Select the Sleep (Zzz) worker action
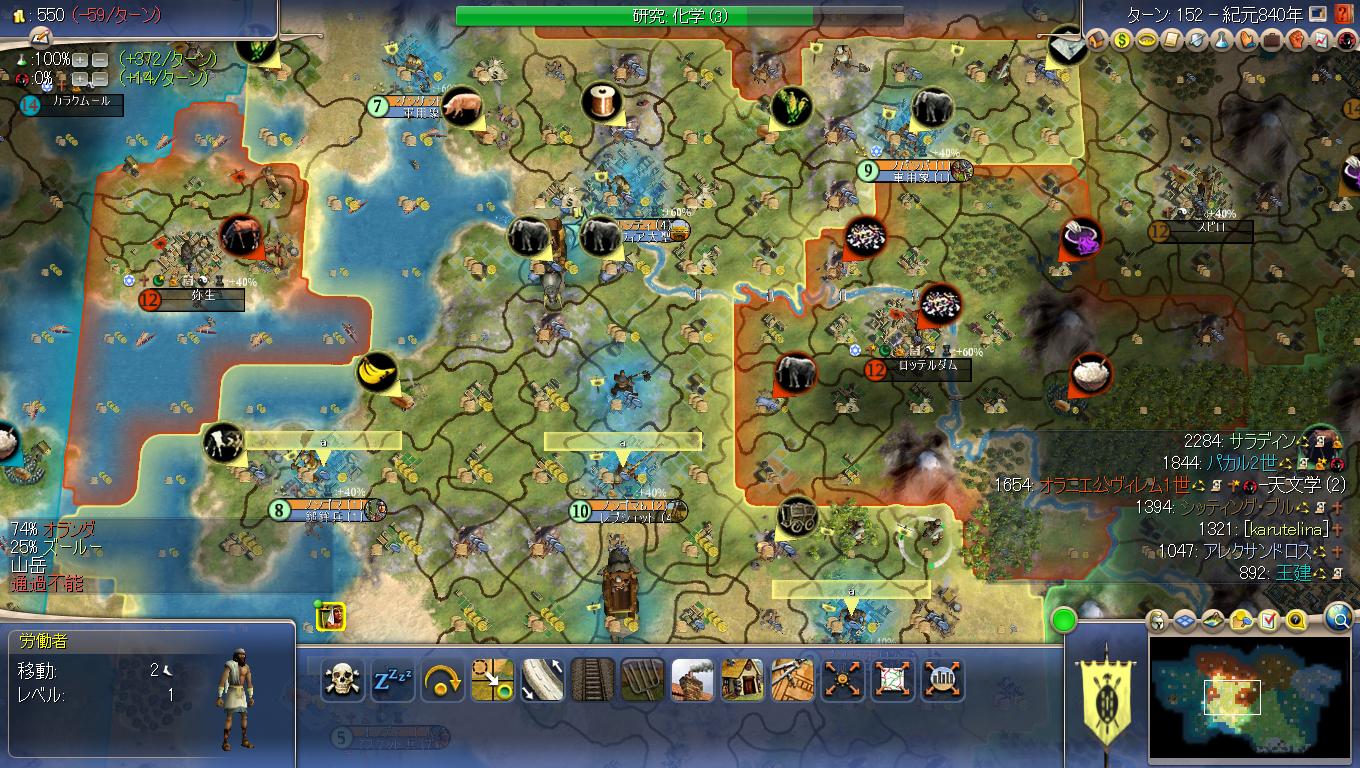Screen dimensions: 1360x768 click(x=392, y=678)
